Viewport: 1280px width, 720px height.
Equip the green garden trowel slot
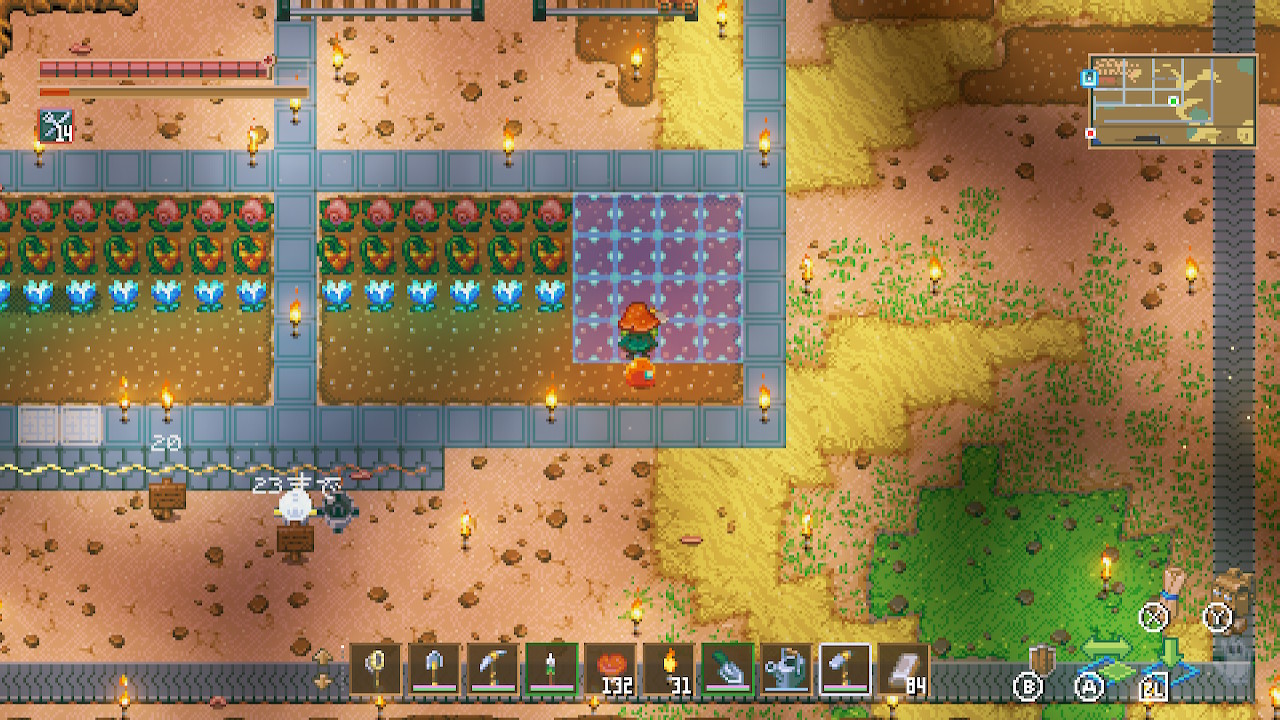coord(727,668)
